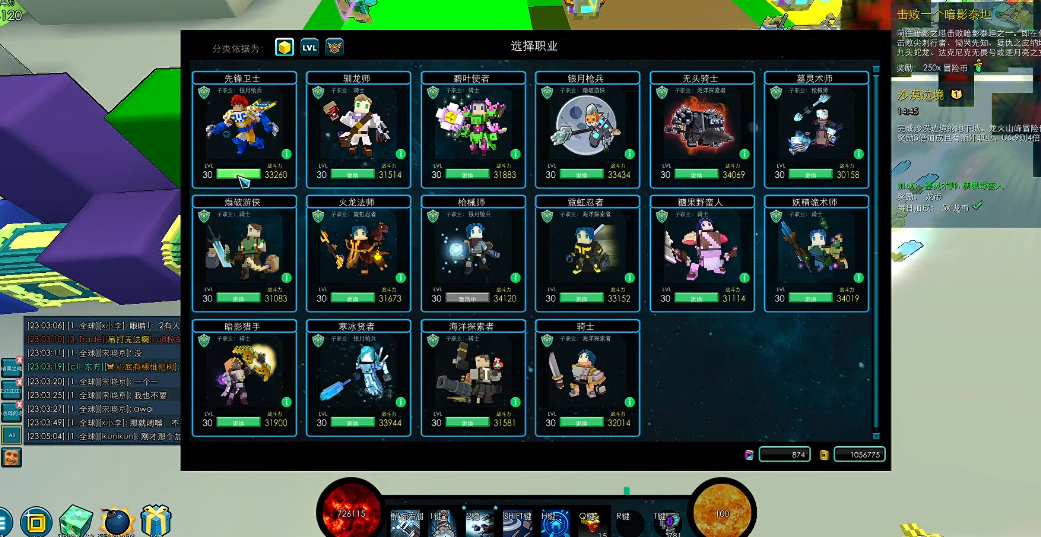
Task: Open the gift box icon
Action: (155, 520)
